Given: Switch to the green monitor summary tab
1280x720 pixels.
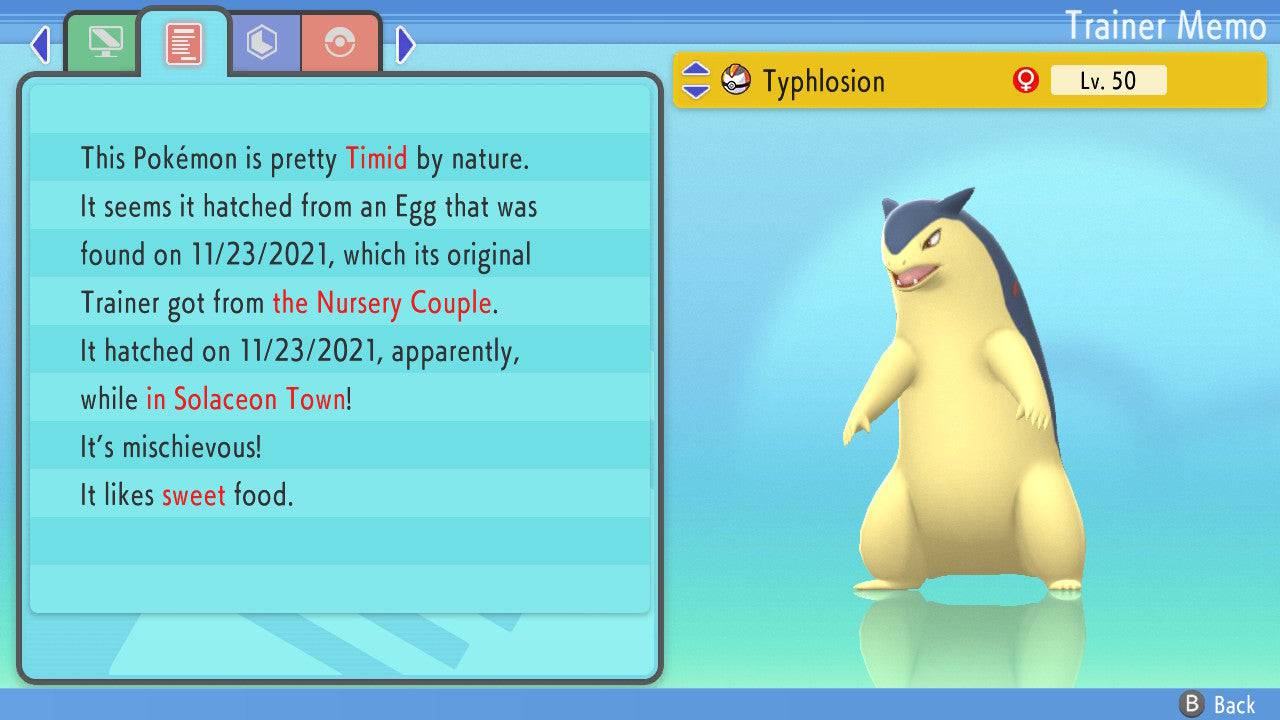Looking at the screenshot, I should coord(103,43).
